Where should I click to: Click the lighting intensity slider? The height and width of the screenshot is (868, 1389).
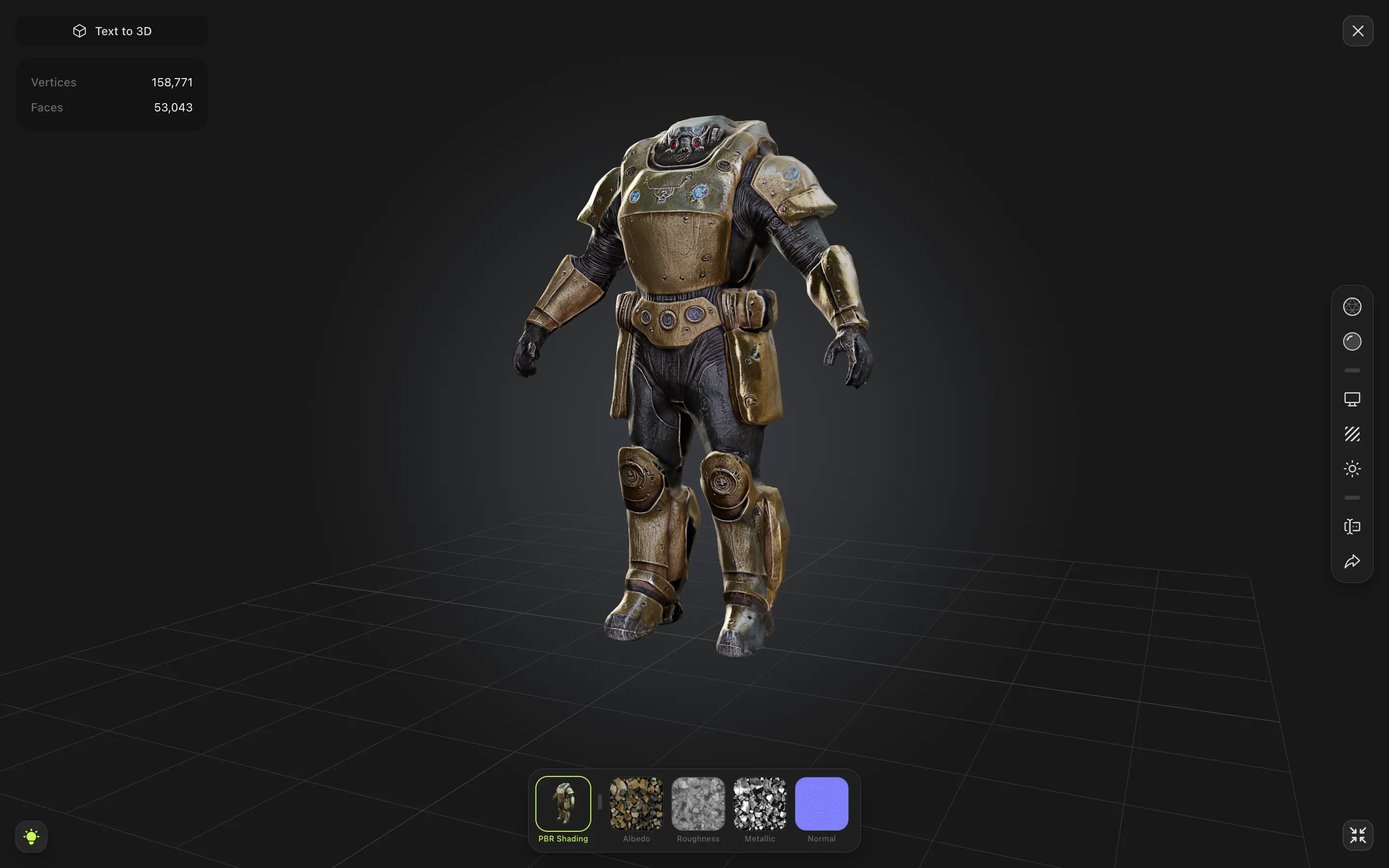[x=1352, y=497]
